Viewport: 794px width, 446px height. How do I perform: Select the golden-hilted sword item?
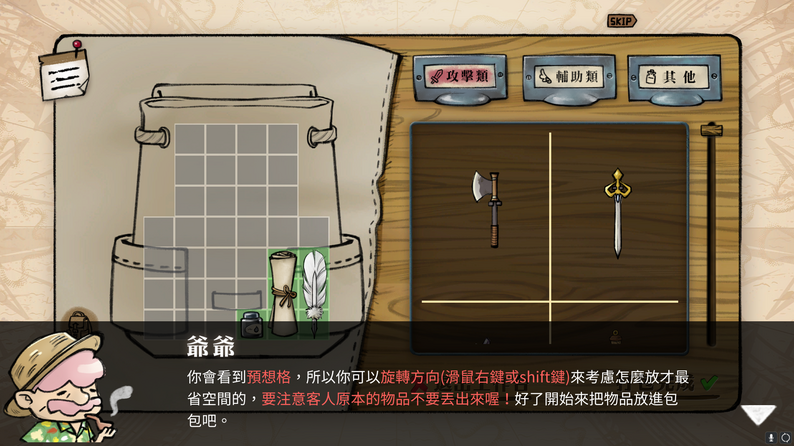tap(615, 211)
